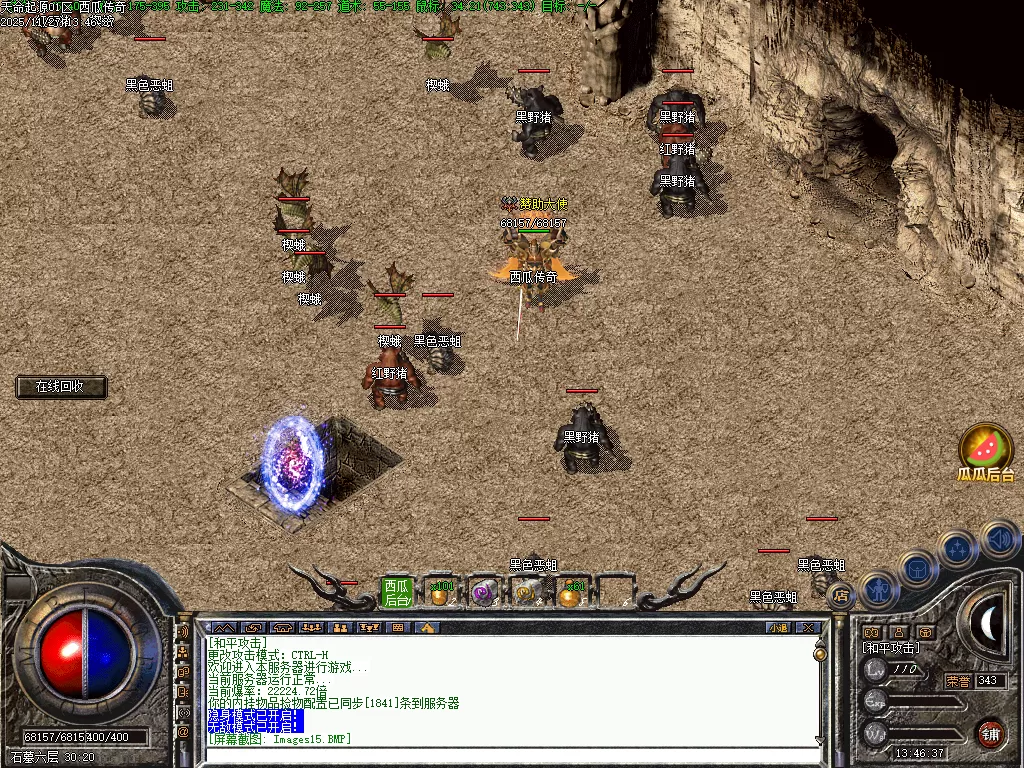Image resolution: width=1024 pixels, height=768 pixels.
Task: Open the red 铺 stall button
Action: 989,732
